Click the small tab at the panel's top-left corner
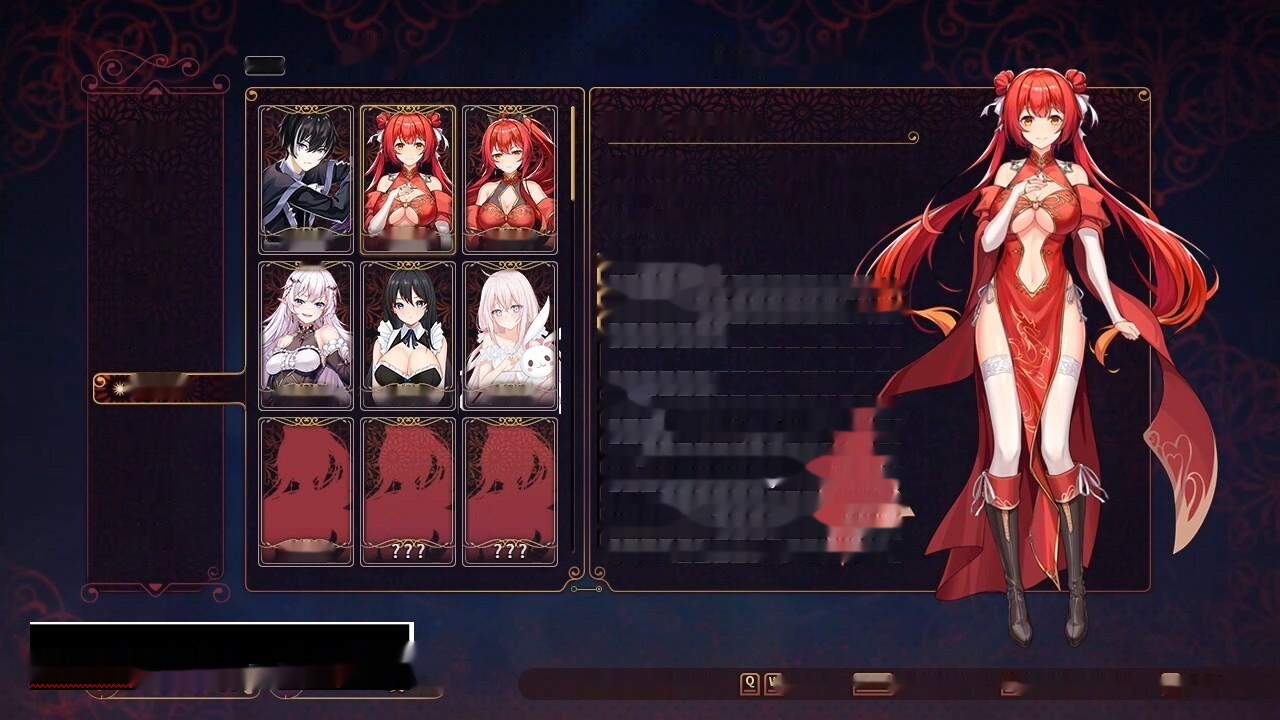The image size is (1280, 720). pyautogui.click(x=265, y=65)
